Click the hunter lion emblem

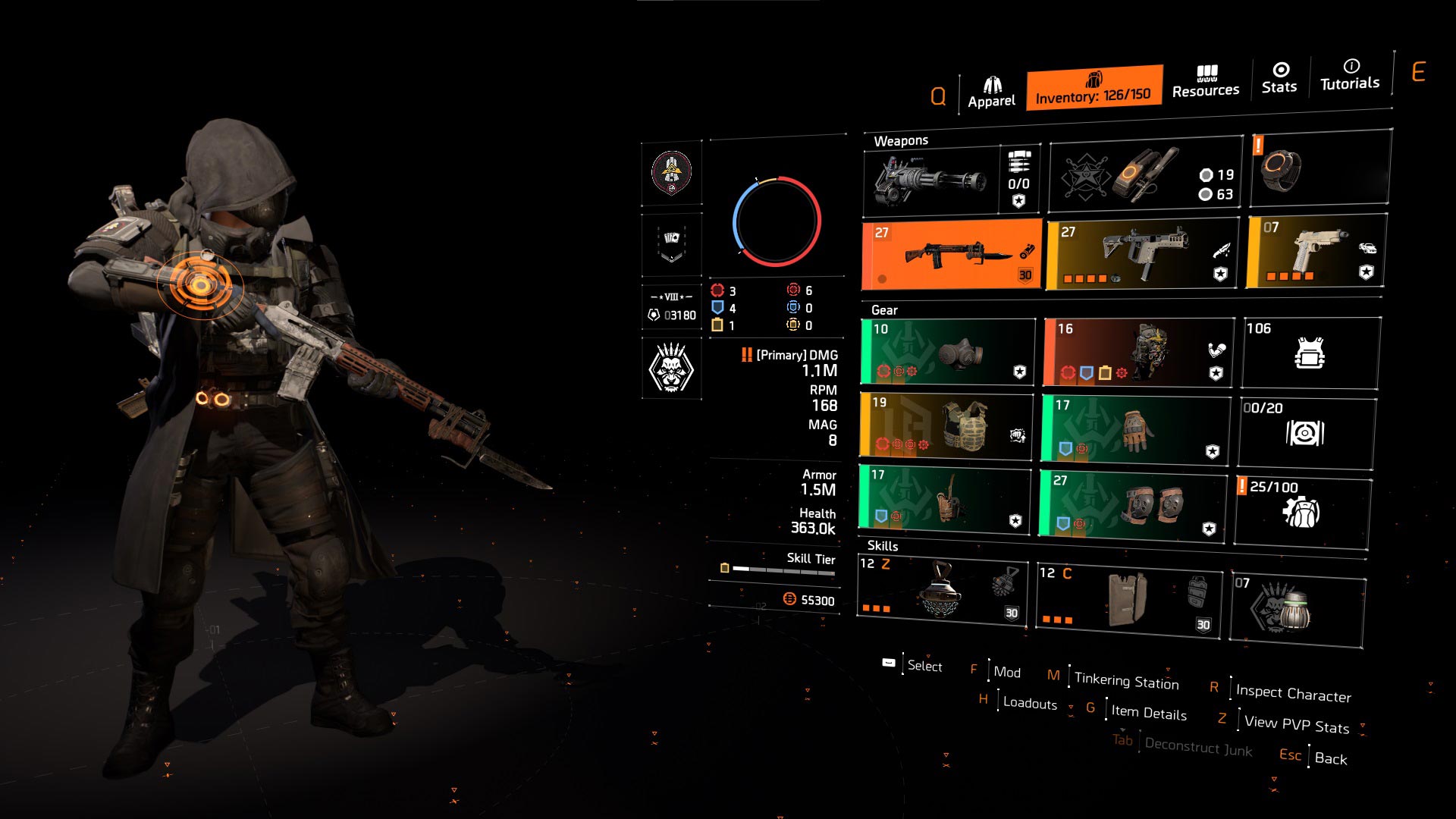(x=670, y=367)
